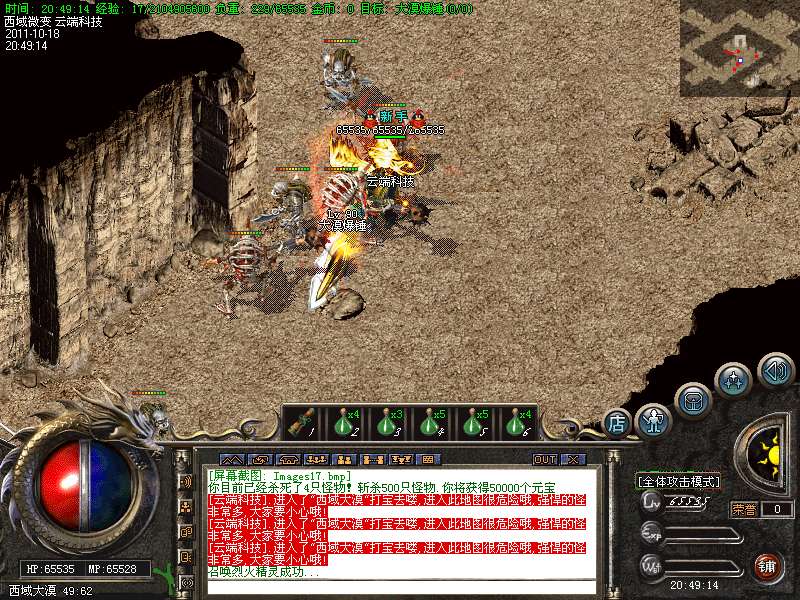Click the top icon on the chat's left sidebar
Image resolution: width=800 pixels, height=600 pixels.
[185, 481]
